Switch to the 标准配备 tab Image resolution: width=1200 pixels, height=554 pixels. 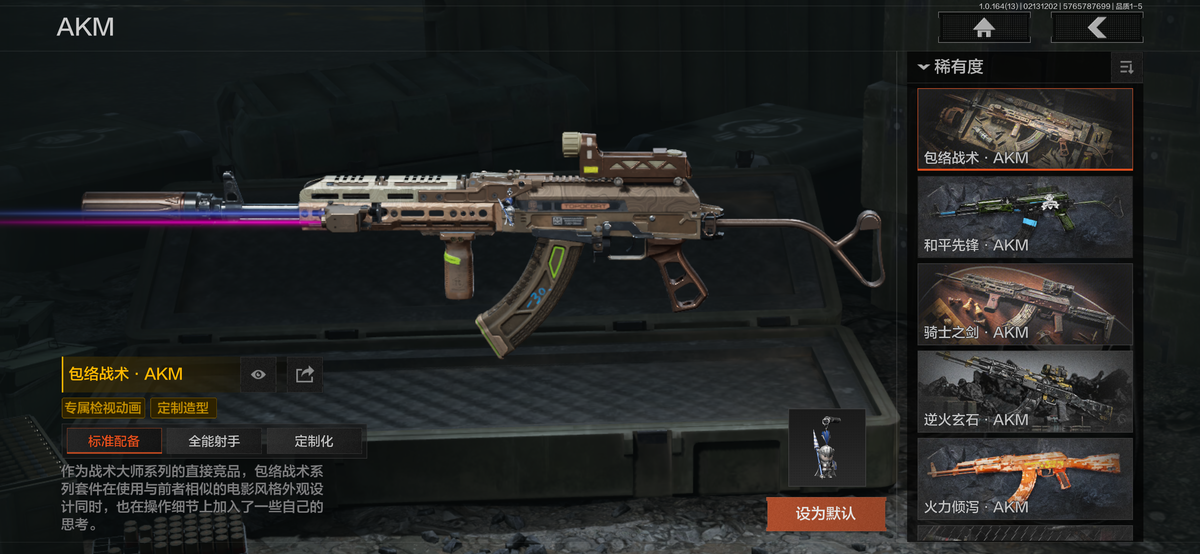click(x=113, y=441)
